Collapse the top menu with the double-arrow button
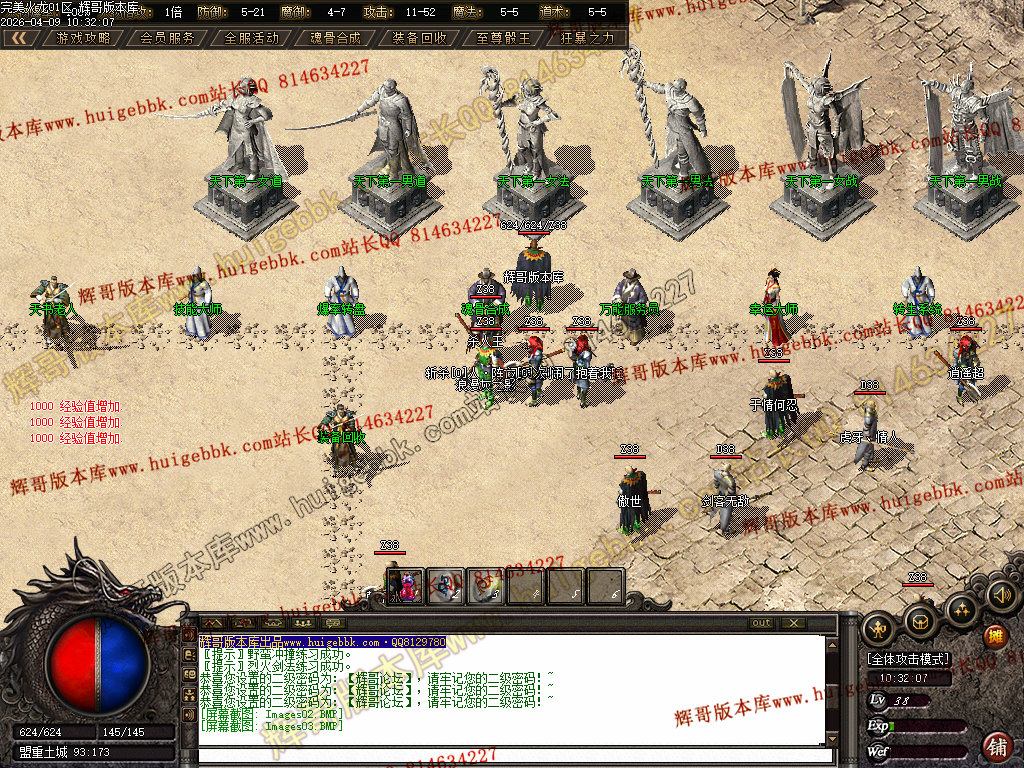The image size is (1024, 768). coord(20,38)
